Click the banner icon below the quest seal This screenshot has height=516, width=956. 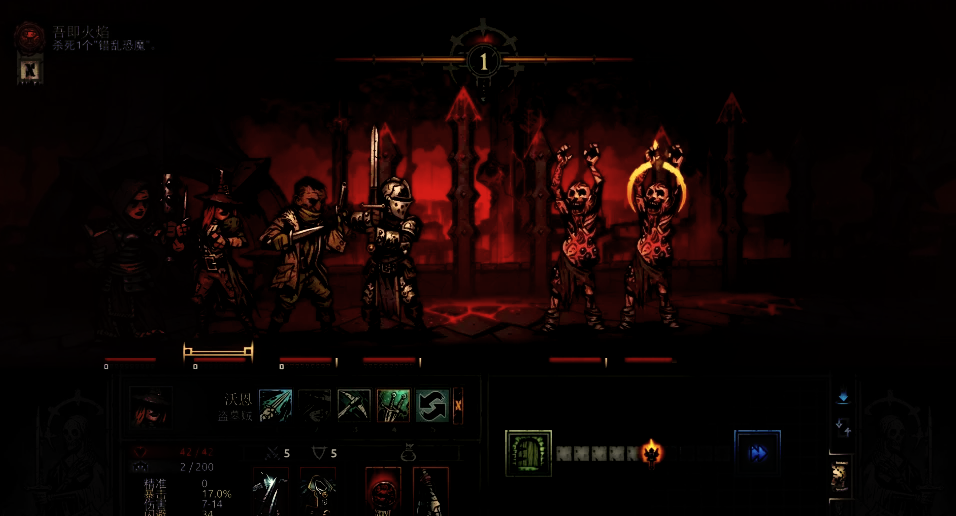30,70
